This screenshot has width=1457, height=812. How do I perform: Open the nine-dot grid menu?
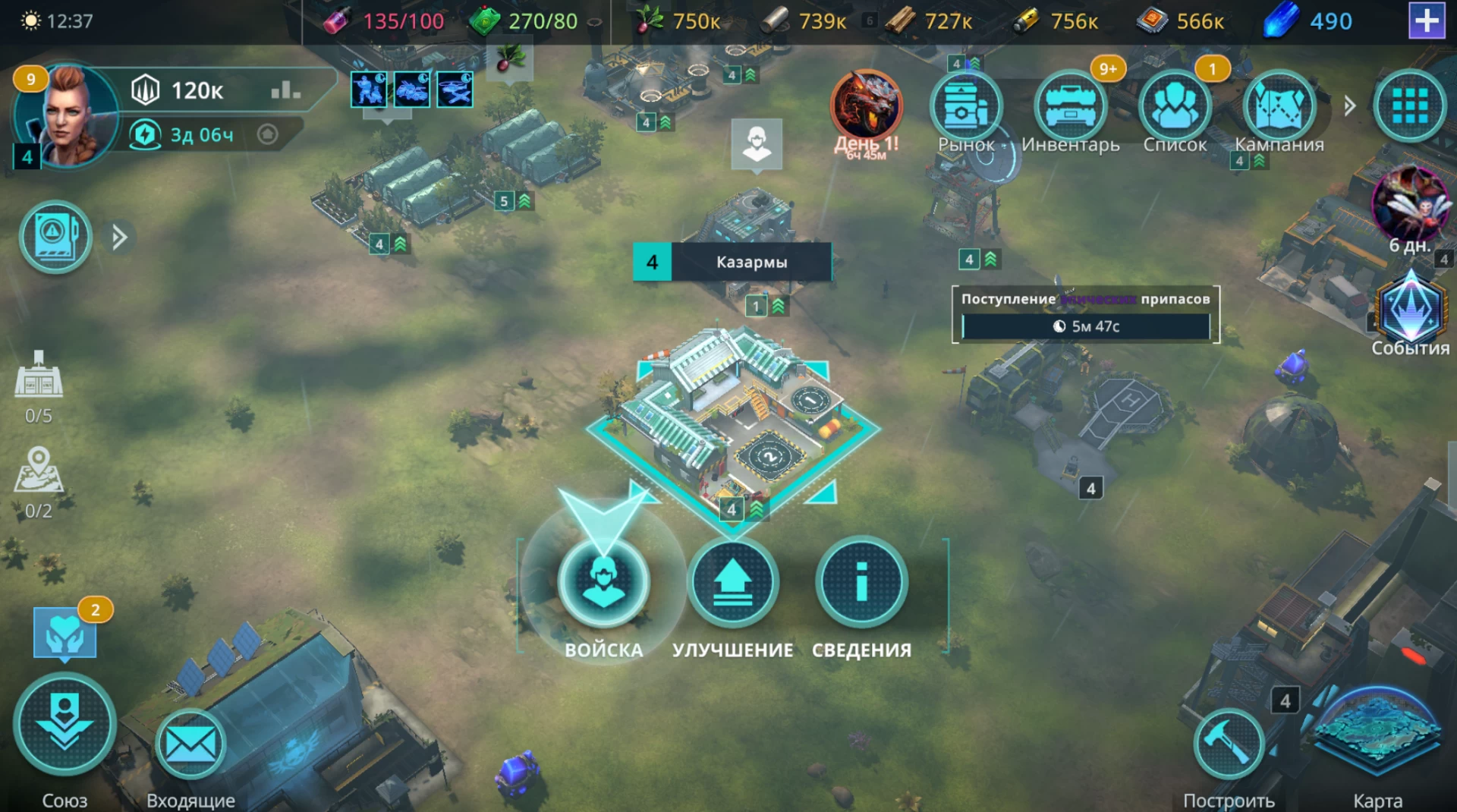point(1410,106)
